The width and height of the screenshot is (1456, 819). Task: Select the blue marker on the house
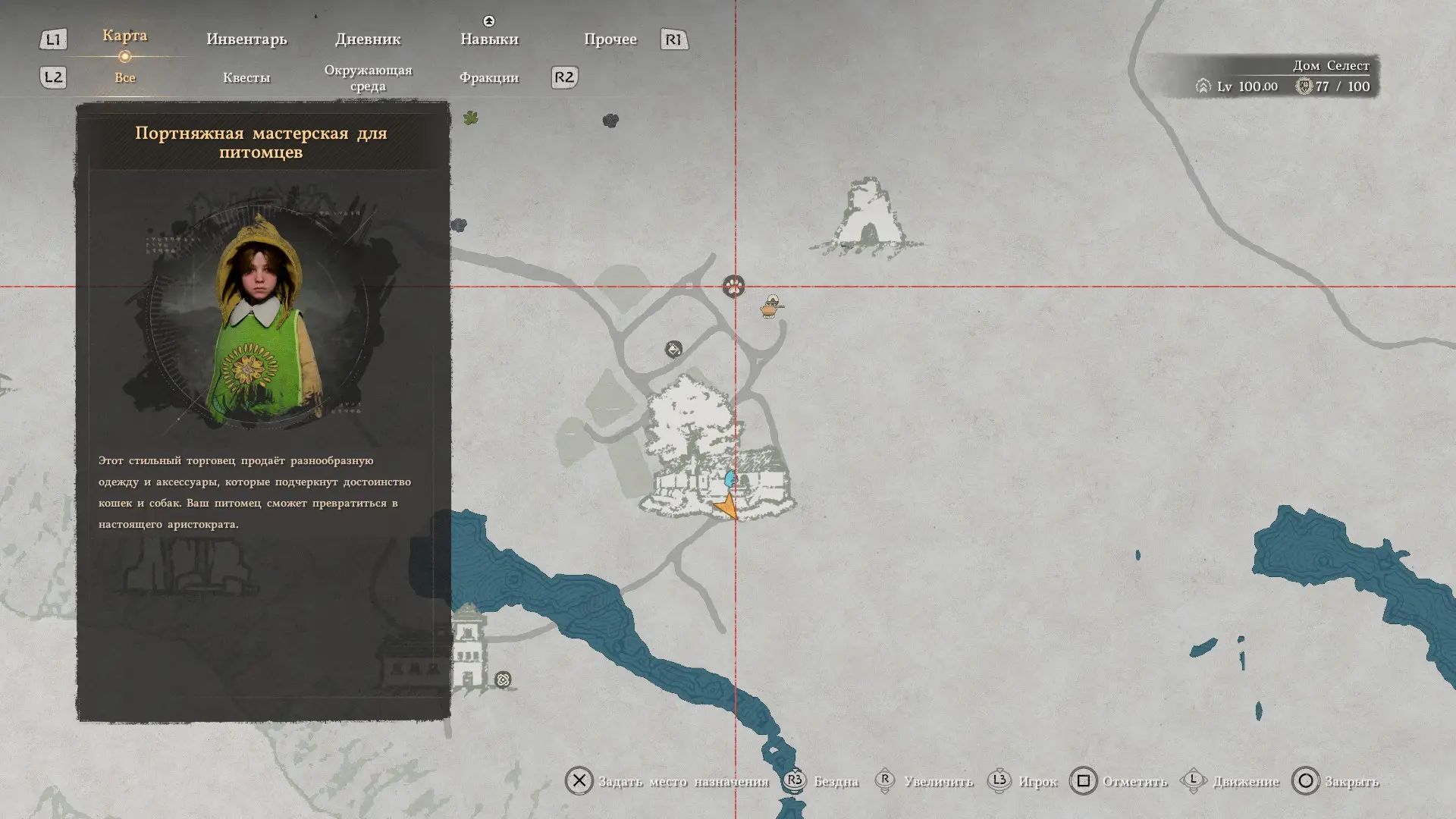[730, 479]
